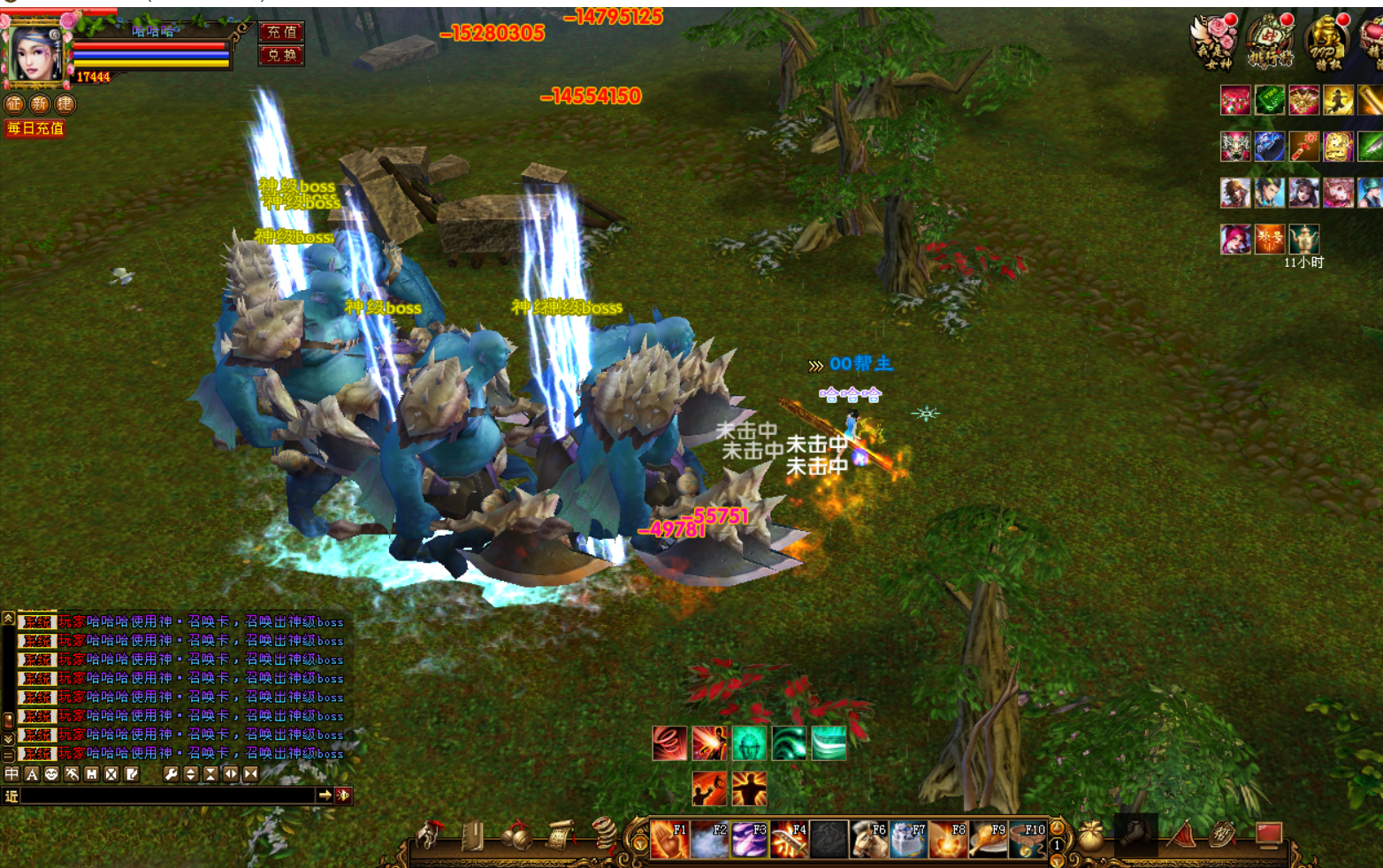Open the 每日充值 daily recharge offer
The image size is (1383, 868).
click(35, 128)
